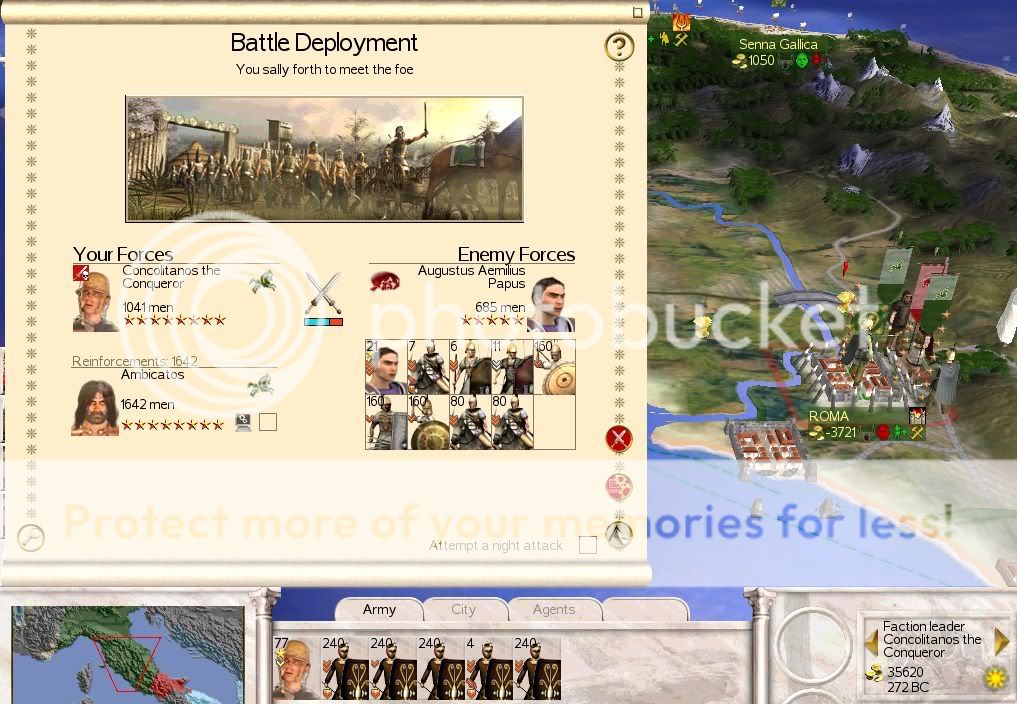Viewport: 1017px width, 704px height.
Task: Show the Agents tab
Action: pos(553,610)
